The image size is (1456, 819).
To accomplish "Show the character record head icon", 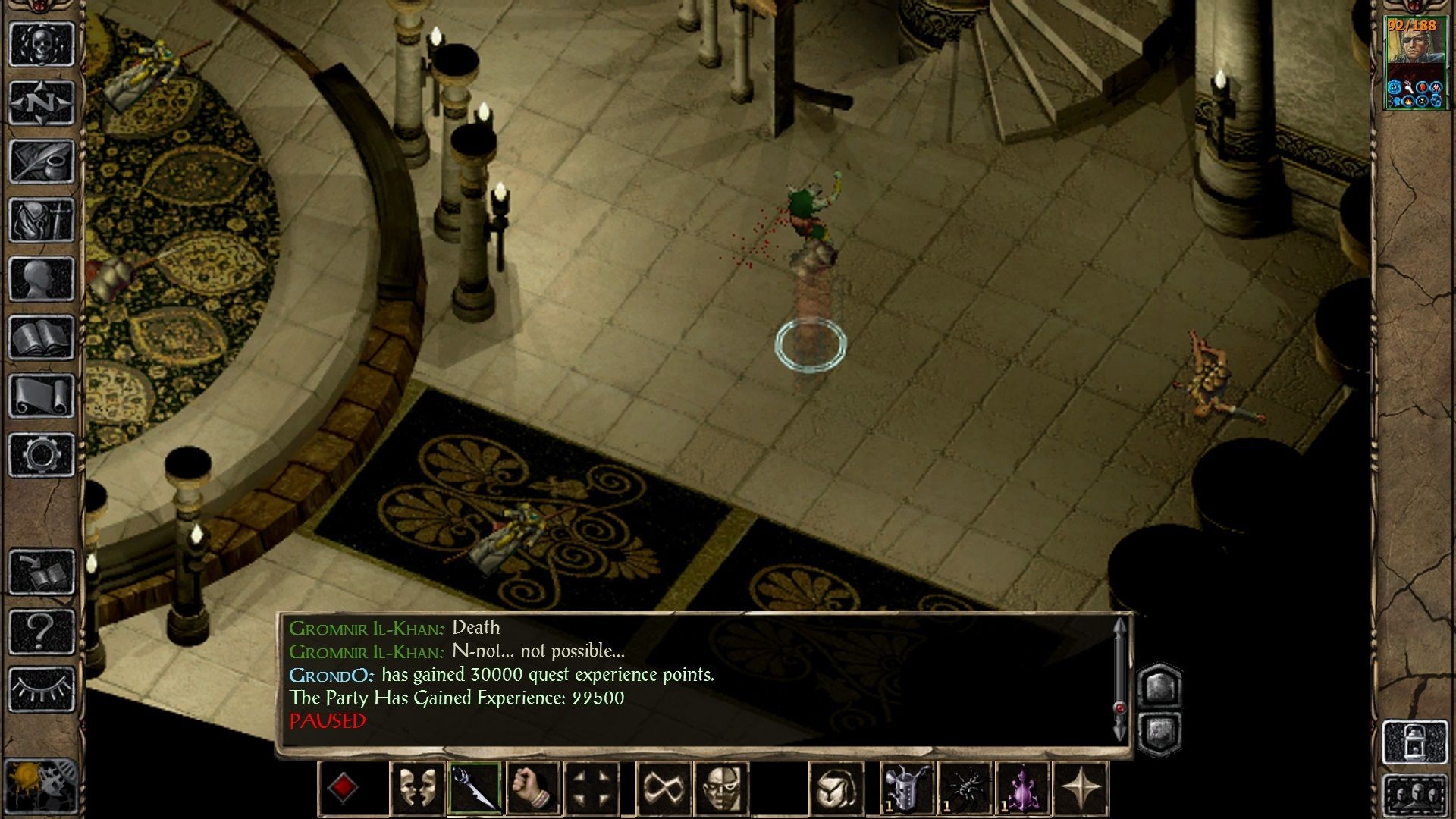I will pyautogui.click(x=42, y=278).
